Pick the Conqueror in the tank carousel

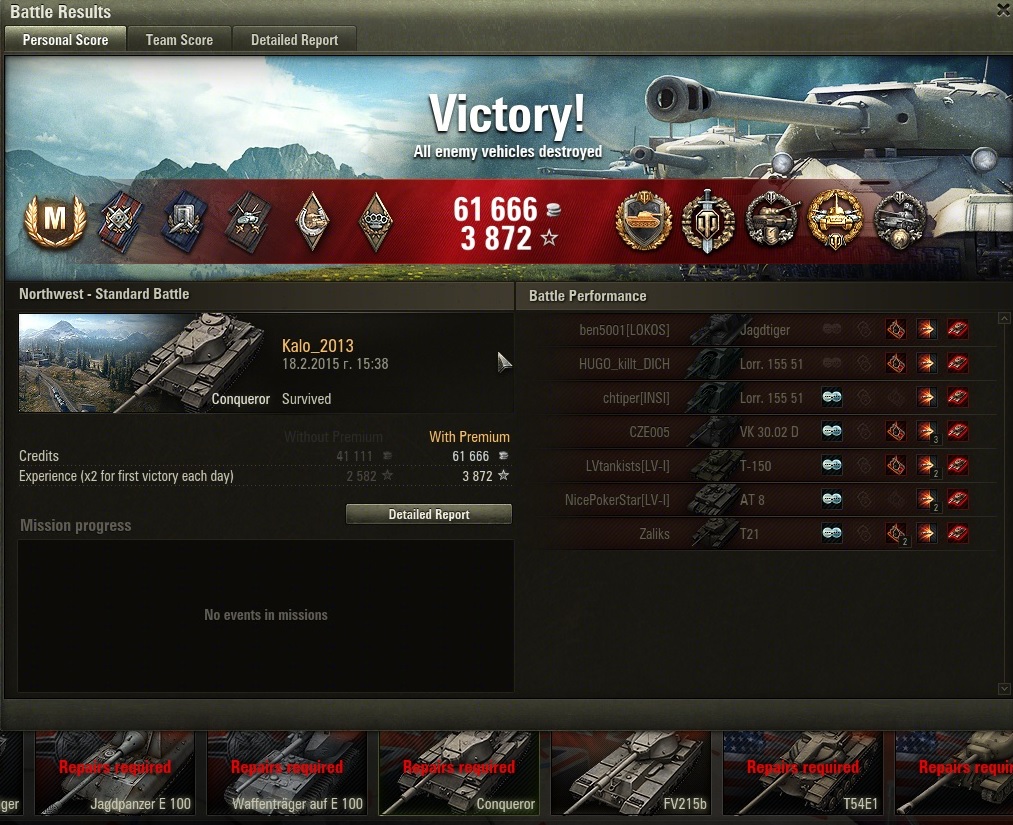point(460,773)
